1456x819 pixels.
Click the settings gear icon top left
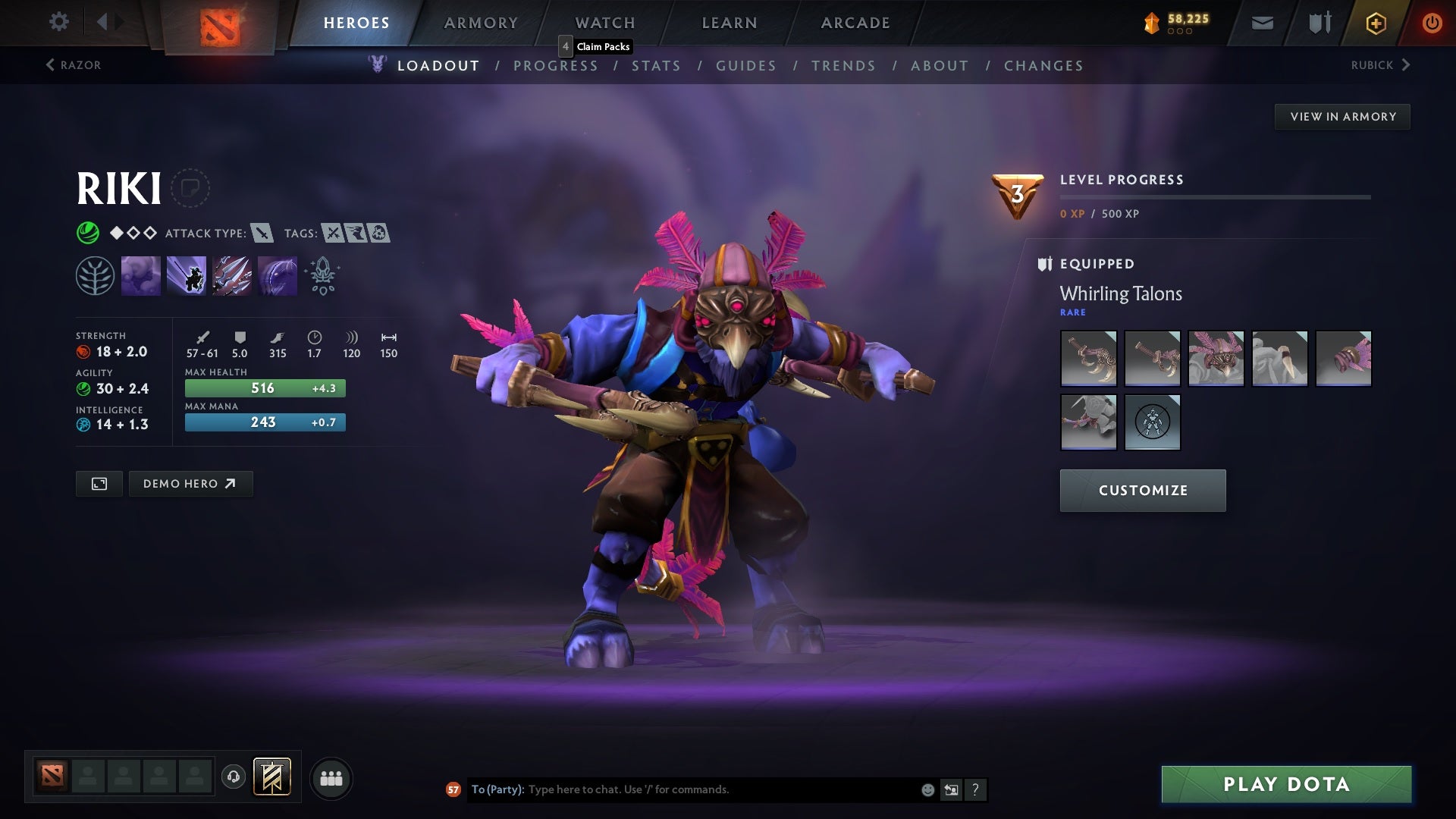[x=59, y=22]
